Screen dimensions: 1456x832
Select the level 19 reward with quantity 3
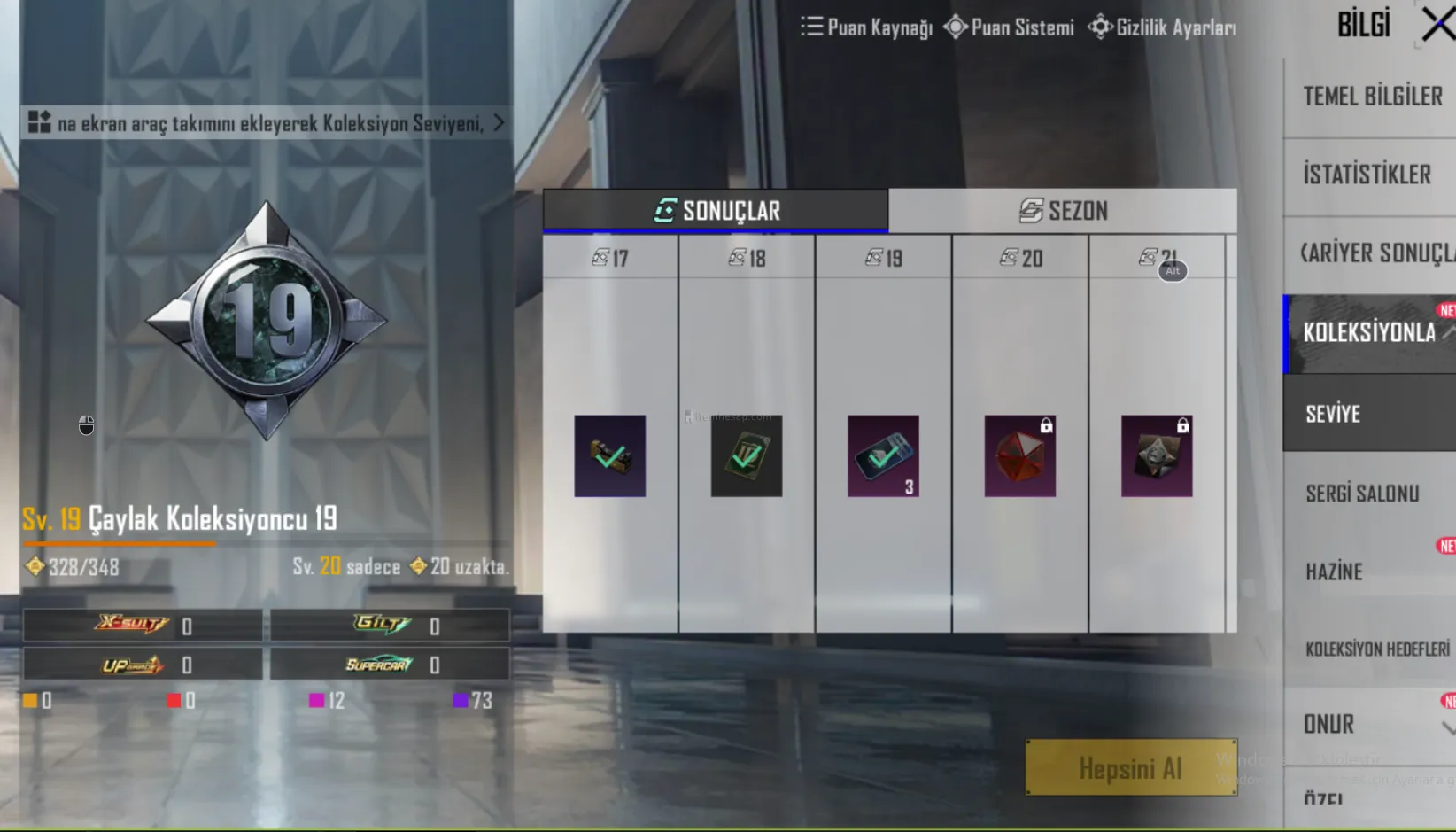tap(883, 456)
